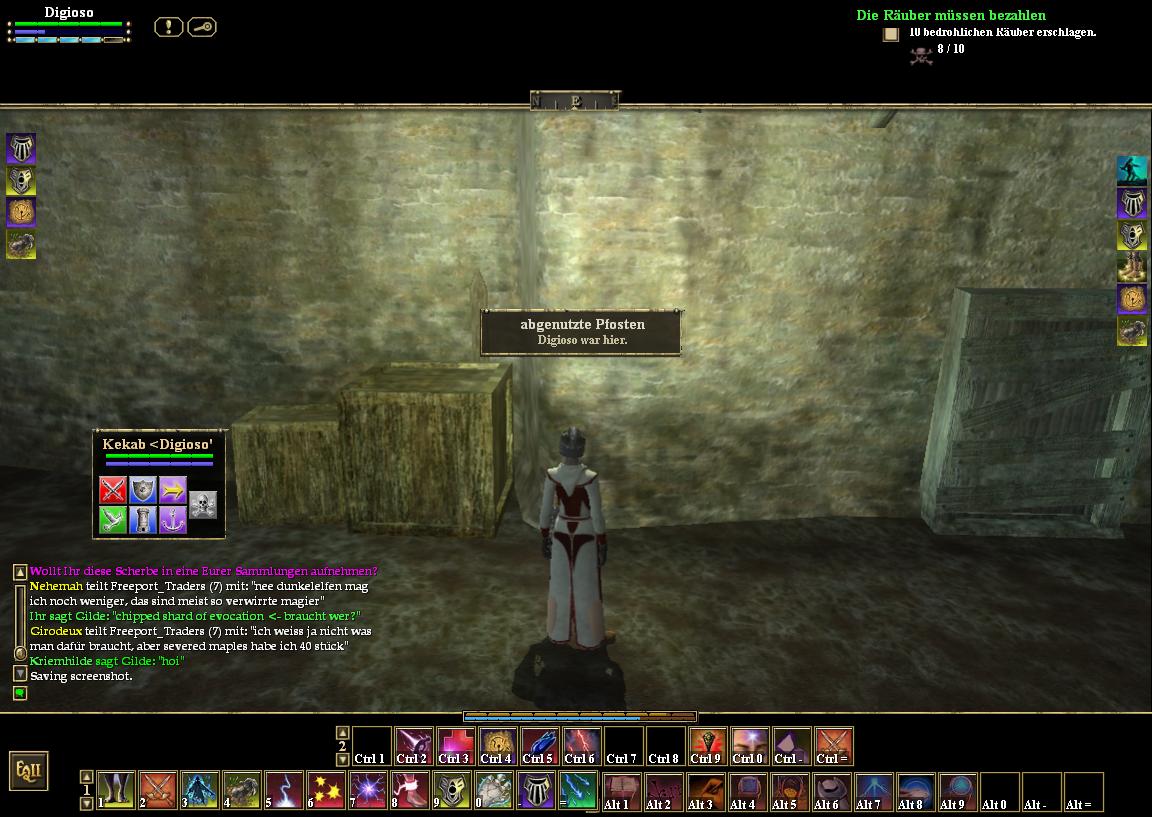Click the pet's yellow arrow command
The height and width of the screenshot is (817, 1152).
(x=173, y=490)
